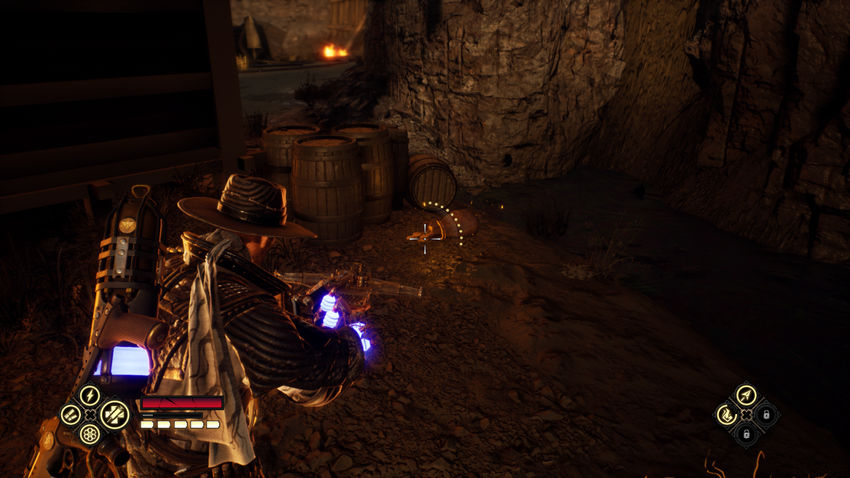850x478 pixels.
Task: Activate the flame ability icon
Action: pos(725,414)
